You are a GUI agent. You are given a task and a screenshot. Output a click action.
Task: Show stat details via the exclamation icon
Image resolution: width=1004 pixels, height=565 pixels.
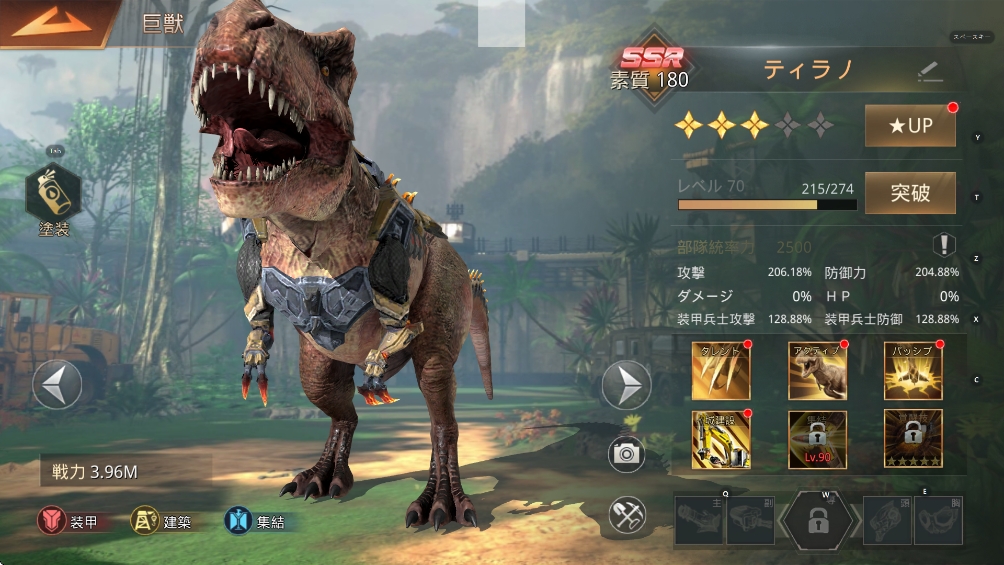point(944,245)
